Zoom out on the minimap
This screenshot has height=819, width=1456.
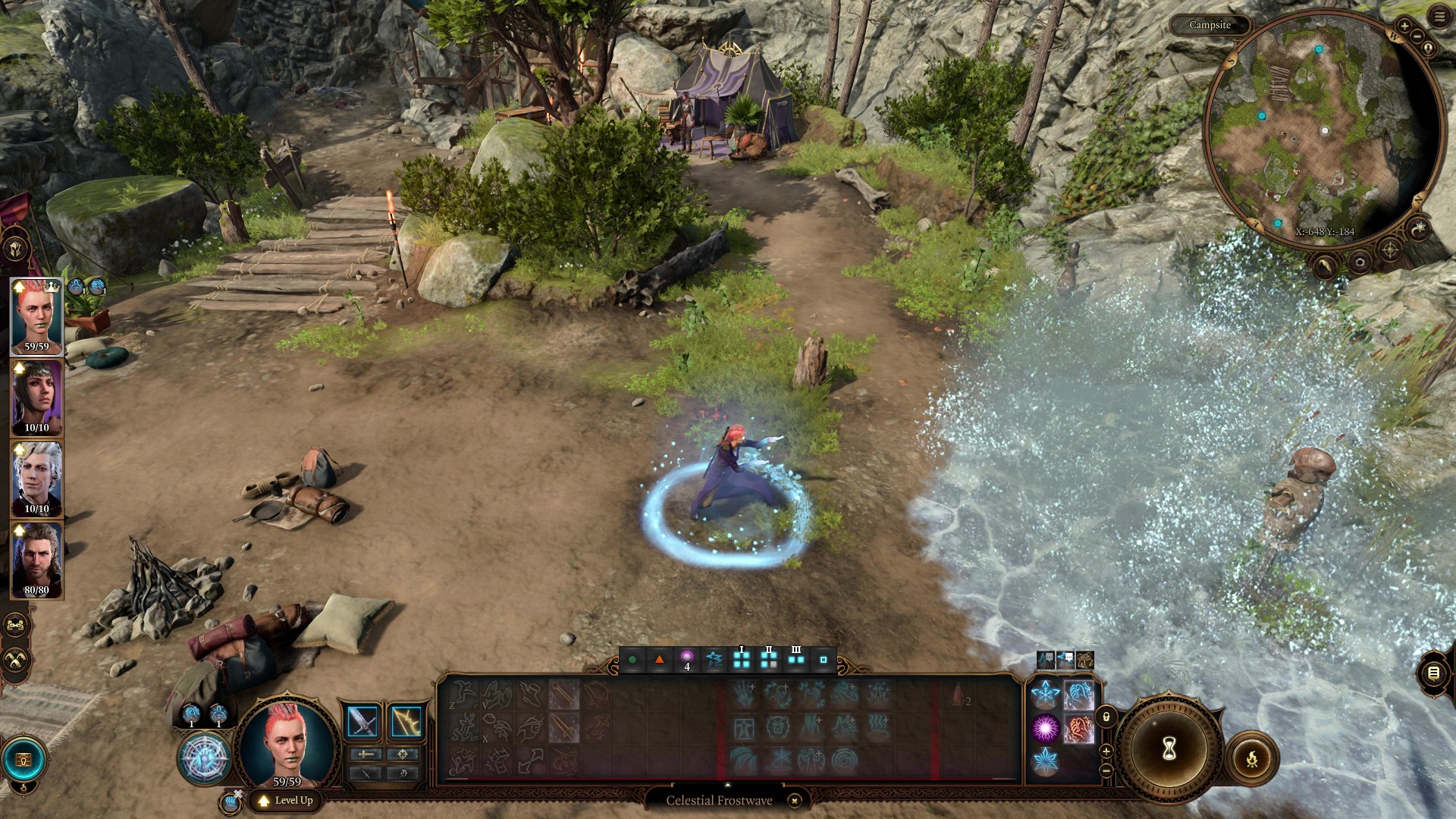(x=1417, y=36)
